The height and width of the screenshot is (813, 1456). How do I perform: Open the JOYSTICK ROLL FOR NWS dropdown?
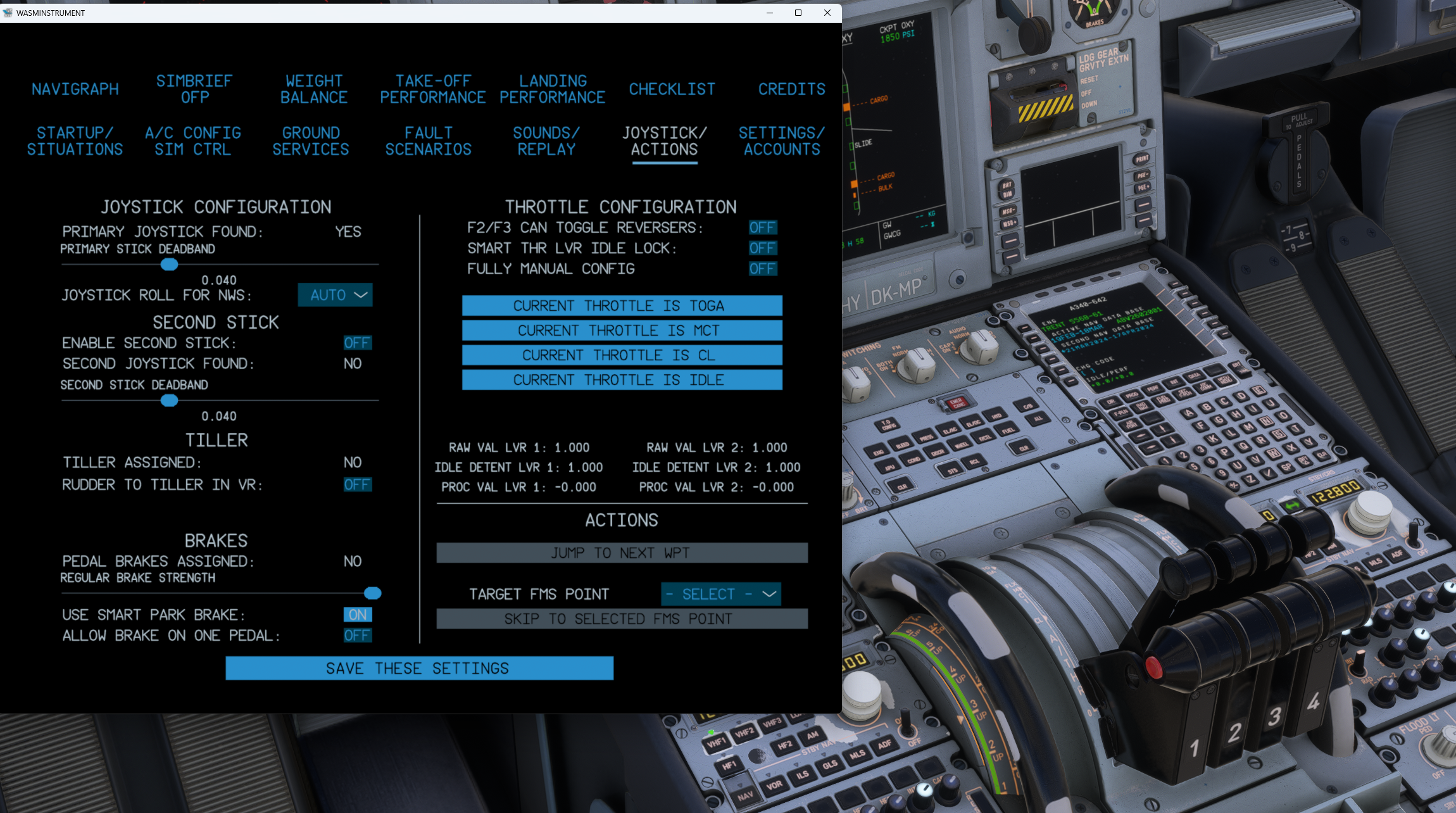coord(336,294)
